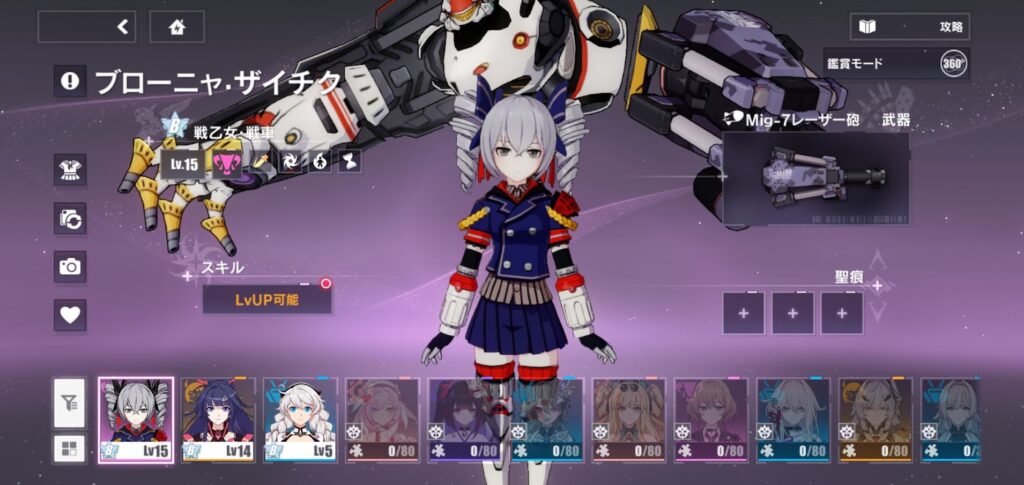Choose the Lv14 dark-haired character portrait
The image size is (1024, 485).
pos(218,420)
